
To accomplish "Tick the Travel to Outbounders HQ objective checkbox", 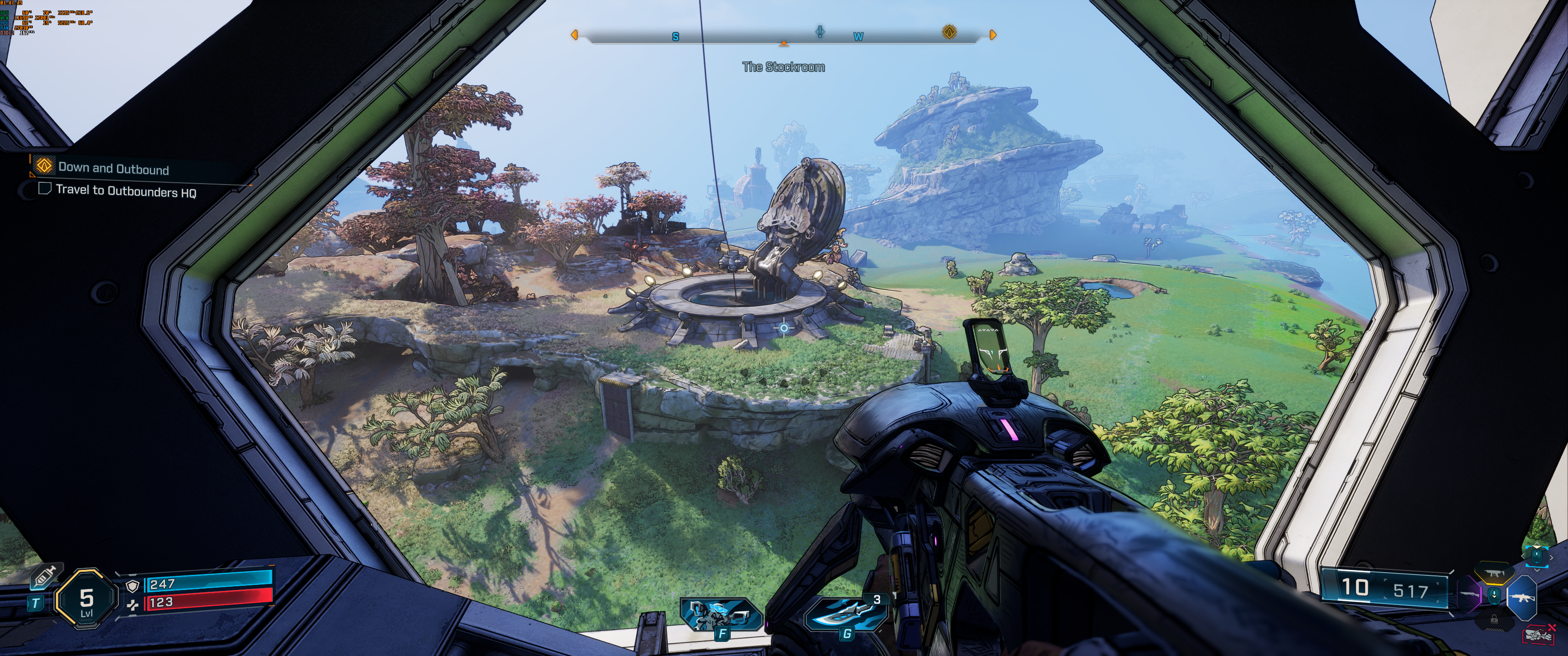I will pos(44,189).
